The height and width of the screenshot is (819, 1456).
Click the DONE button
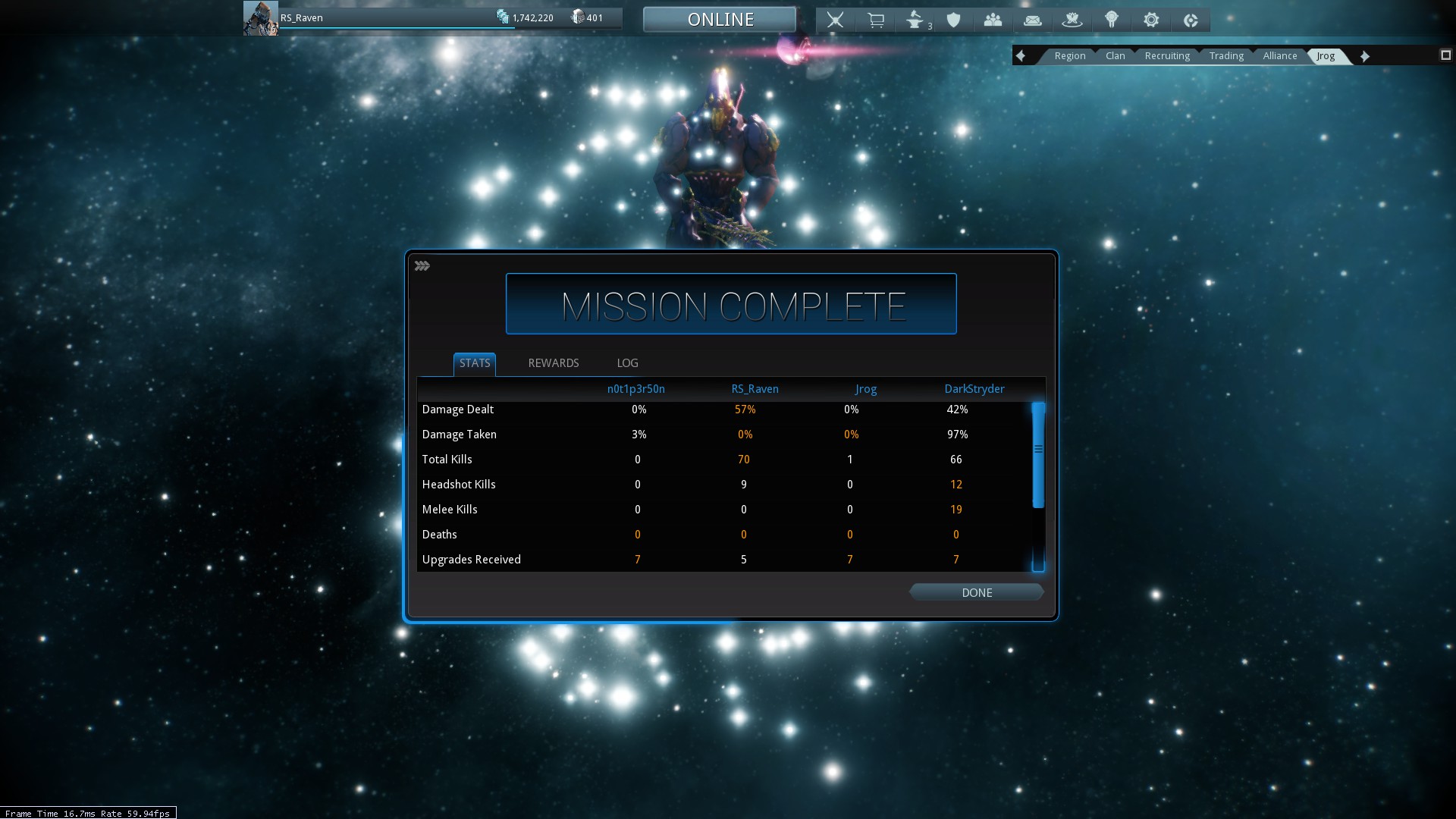(977, 593)
